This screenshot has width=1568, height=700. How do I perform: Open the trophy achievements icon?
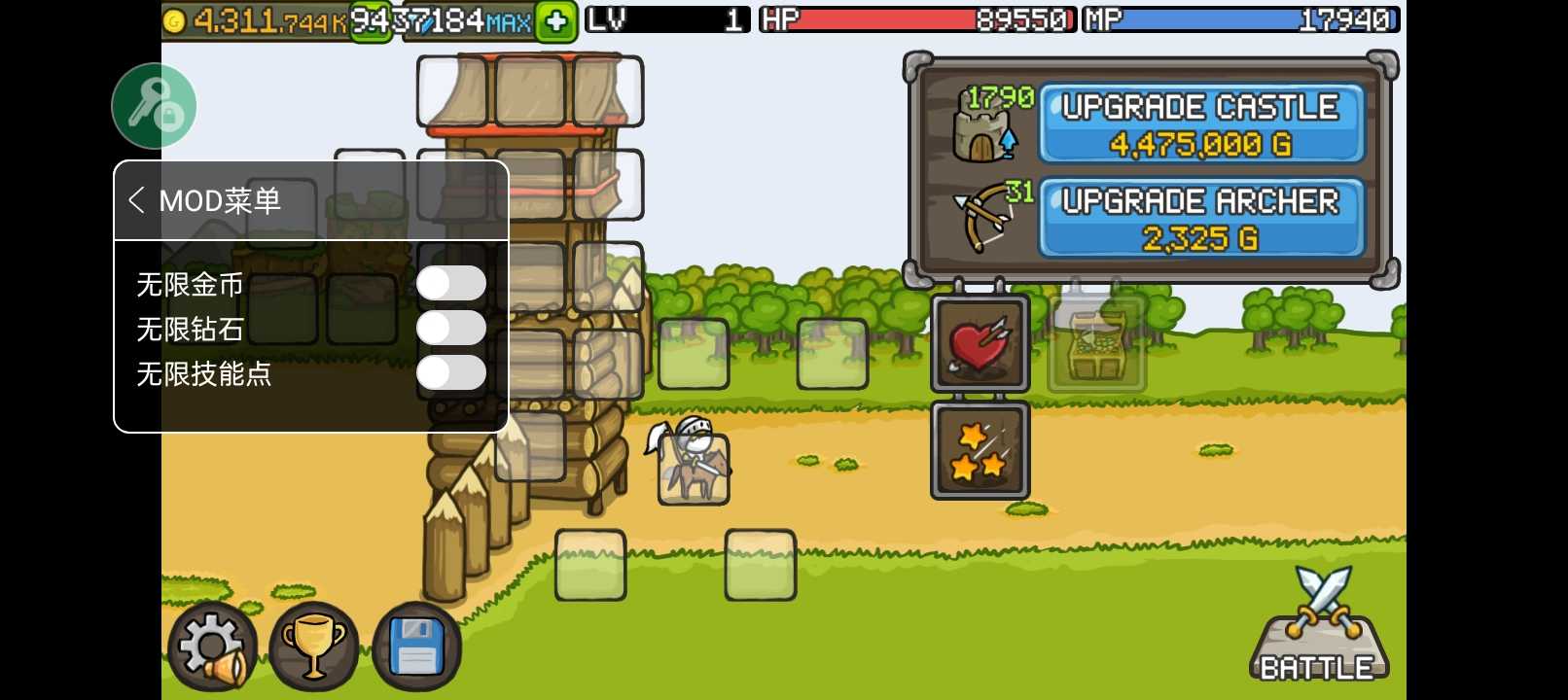coord(313,645)
